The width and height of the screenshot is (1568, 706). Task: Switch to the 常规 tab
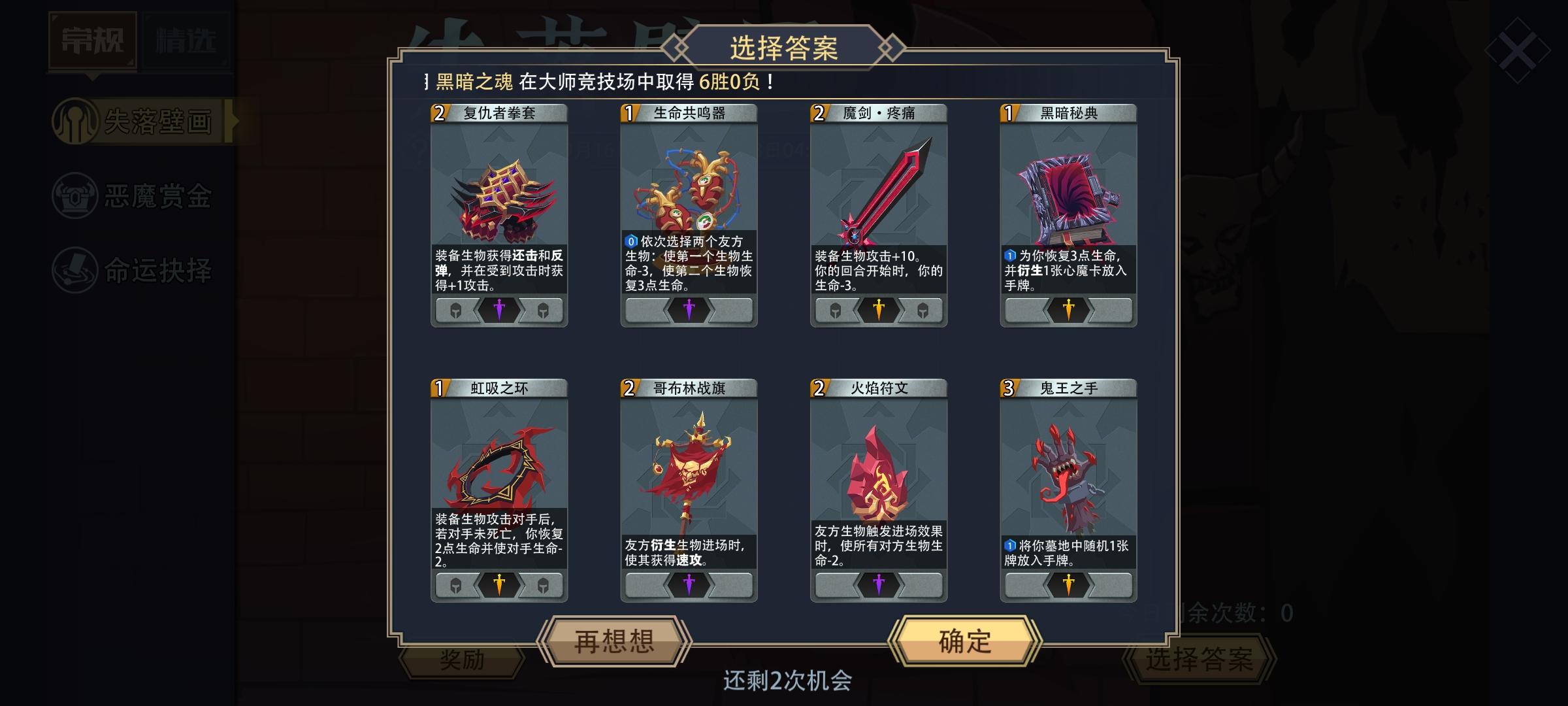coord(91,39)
